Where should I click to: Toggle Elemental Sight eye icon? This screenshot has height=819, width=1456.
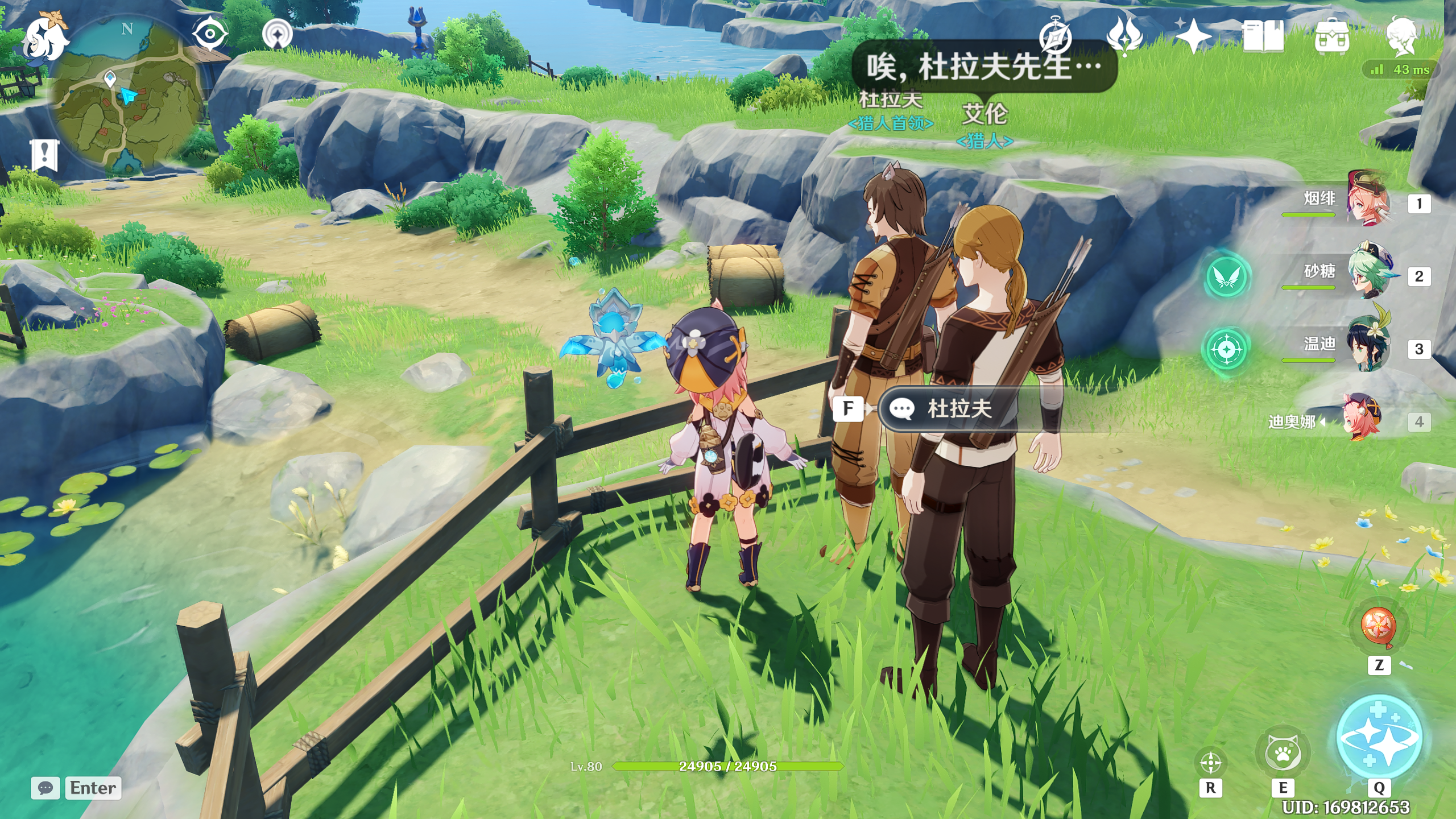coord(209,34)
